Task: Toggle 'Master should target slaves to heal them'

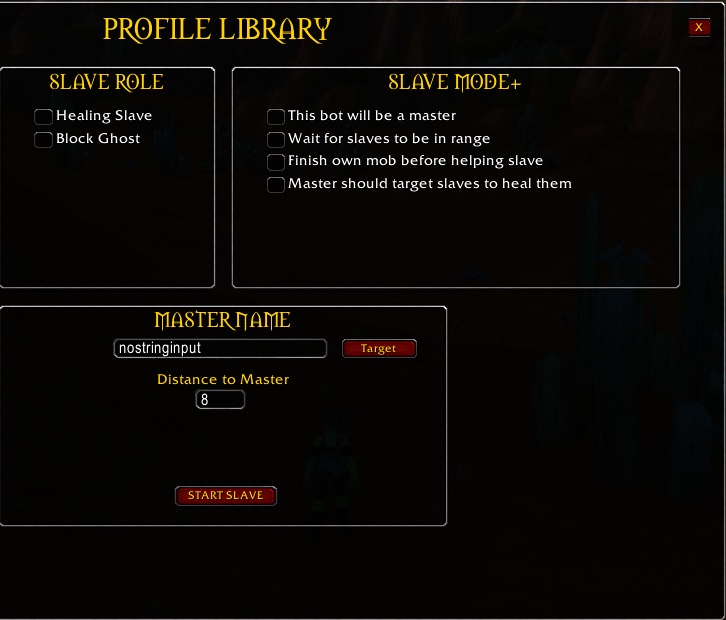Action: click(276, 185)
